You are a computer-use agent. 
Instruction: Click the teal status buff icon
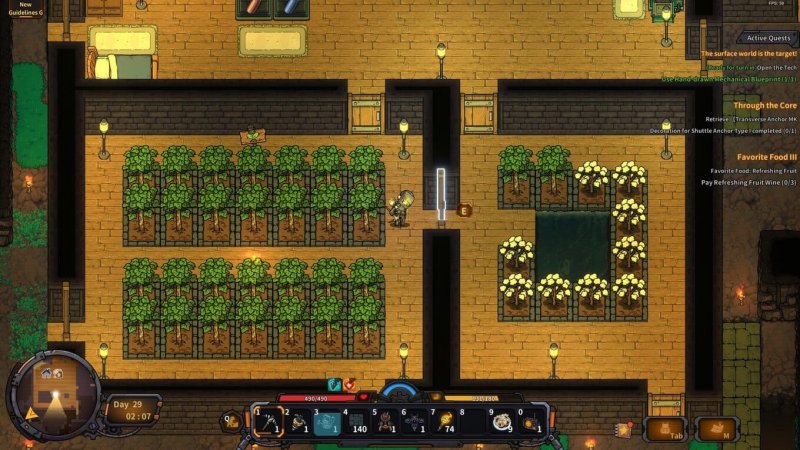(x=335, y=384)
